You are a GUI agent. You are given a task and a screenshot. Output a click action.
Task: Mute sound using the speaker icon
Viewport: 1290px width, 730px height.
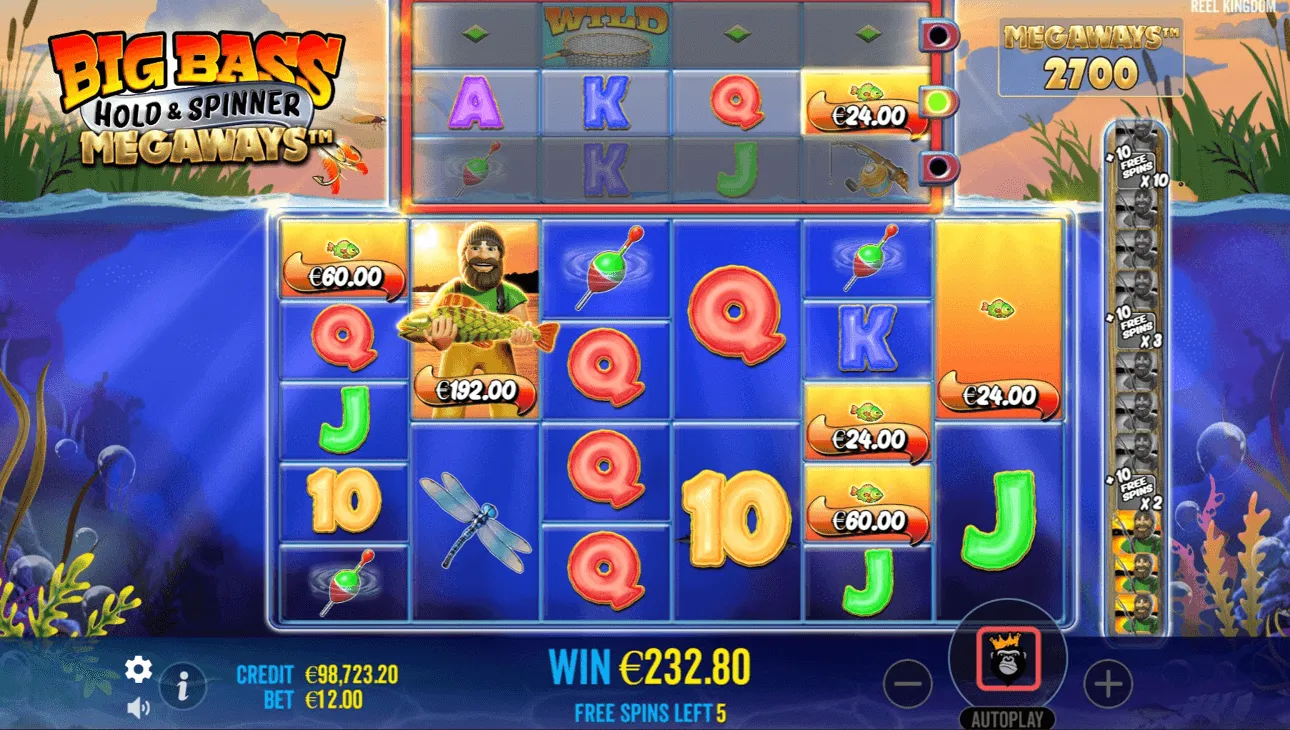click(138, 706)
